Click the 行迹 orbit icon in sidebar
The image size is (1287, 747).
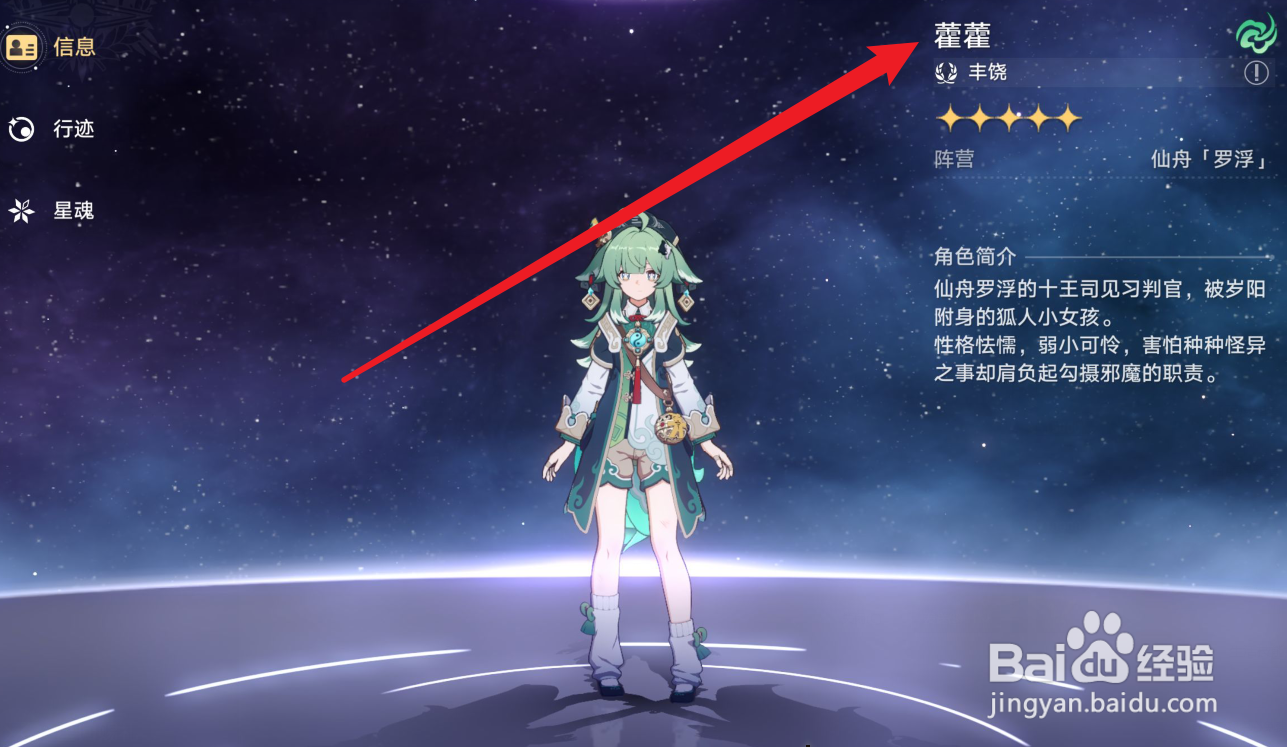click(x=21, y=128)
